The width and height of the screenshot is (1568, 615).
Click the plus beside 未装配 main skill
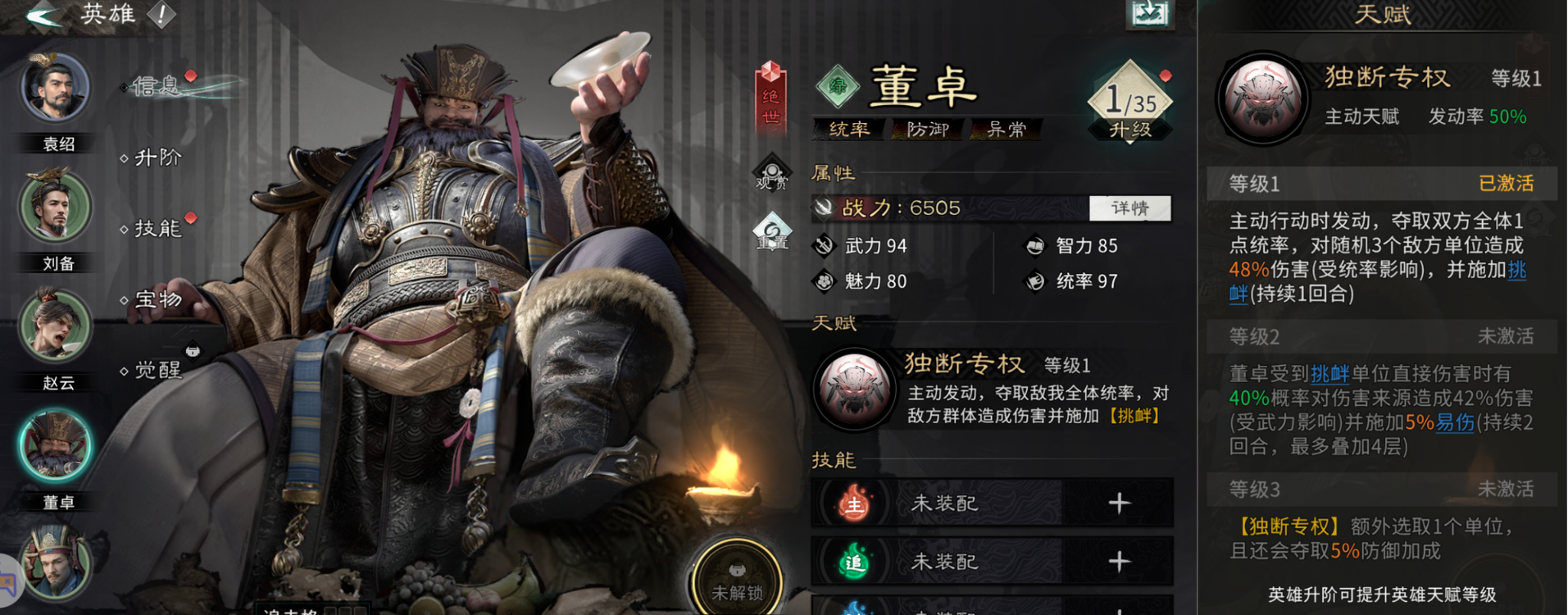pyautogui.click(x=1121, y=503)
